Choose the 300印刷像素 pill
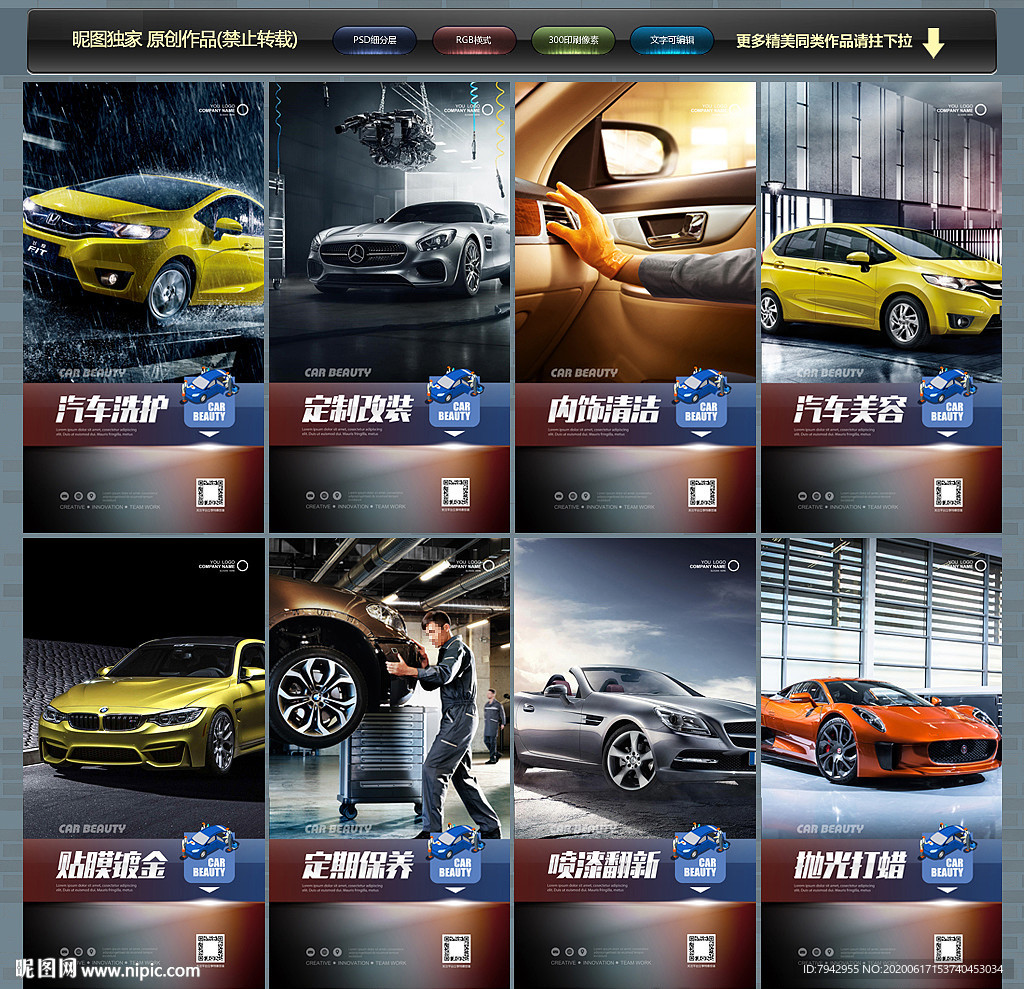 click(573, 41)
